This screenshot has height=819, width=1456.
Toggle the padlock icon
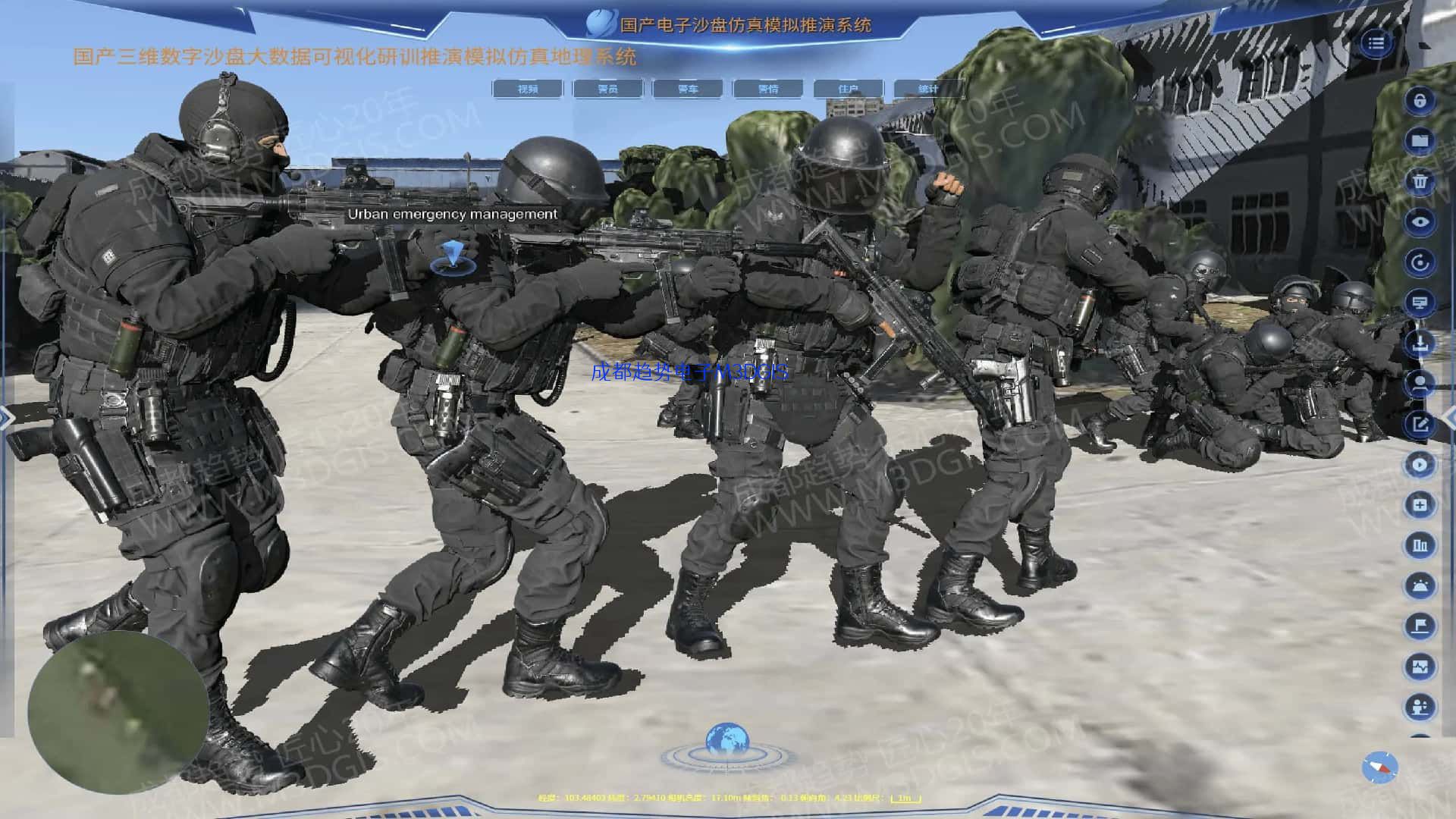pos(1420,101)
